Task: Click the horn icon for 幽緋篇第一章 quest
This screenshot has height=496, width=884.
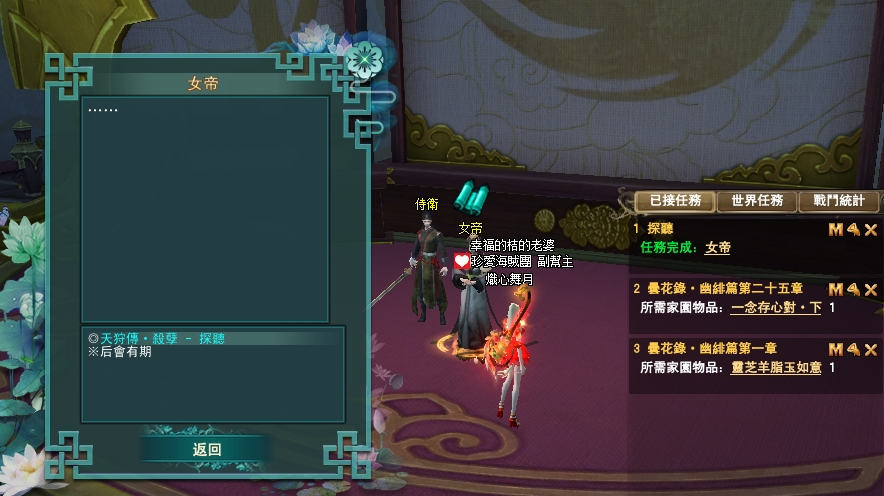Action: click(x=853, y=349)
